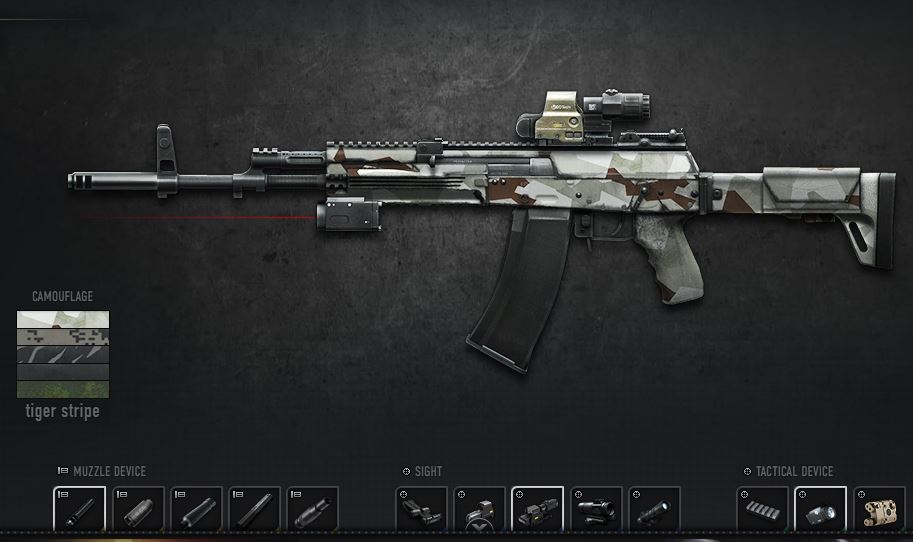Choose the flashlight-shaped sight option
The image size is (913, 542).
pyautogui.click(x=654, y=510)
